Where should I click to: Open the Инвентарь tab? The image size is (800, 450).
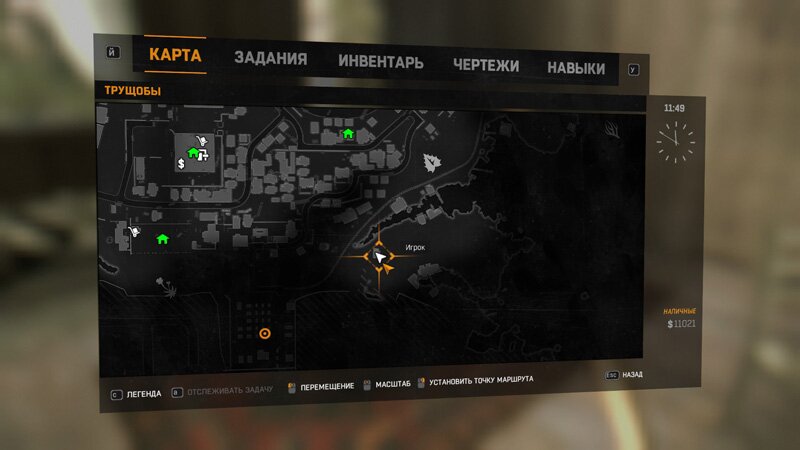[380, 62]
